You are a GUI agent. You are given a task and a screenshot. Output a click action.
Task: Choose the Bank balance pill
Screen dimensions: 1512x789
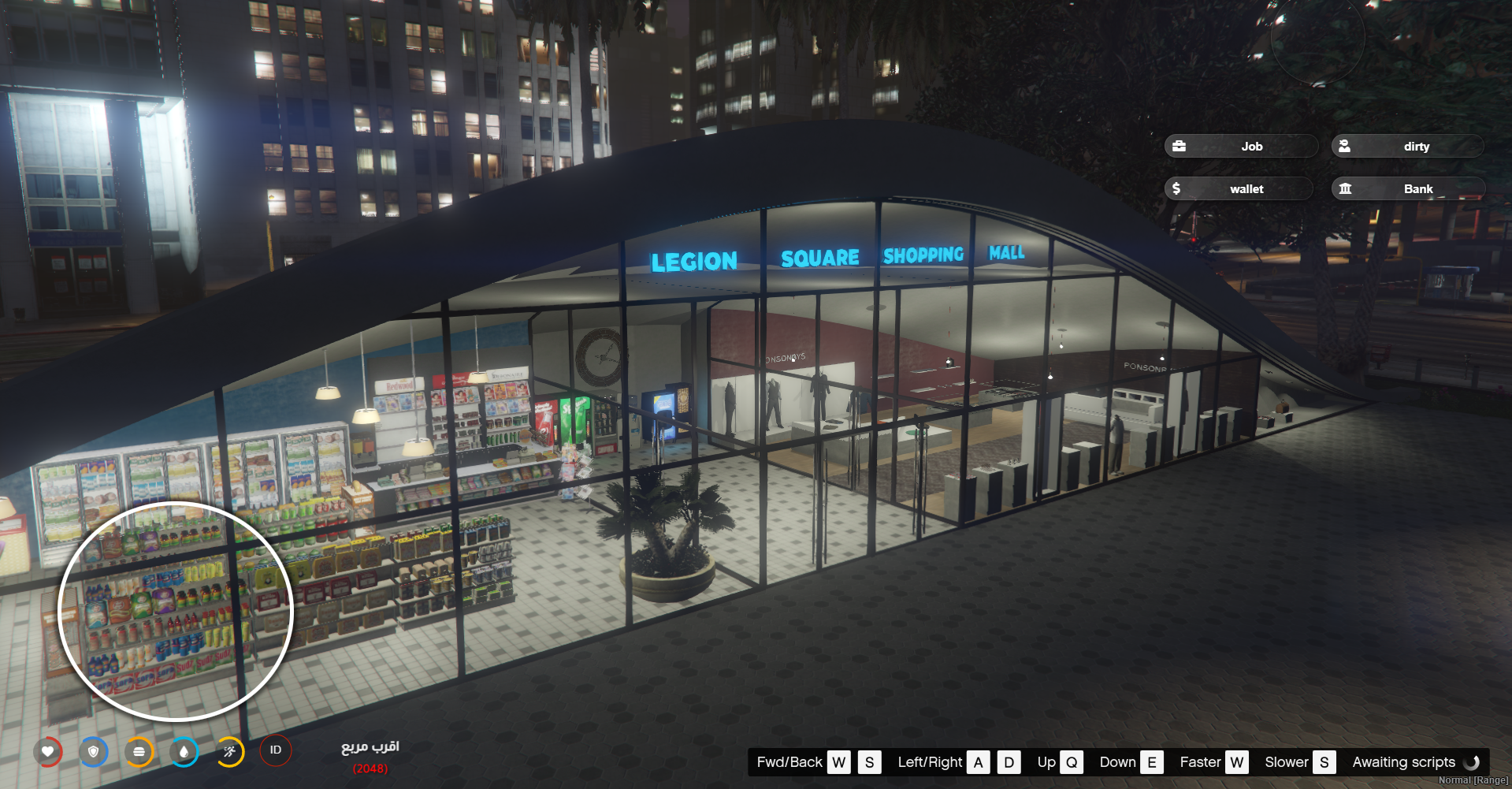[1407, 188]
